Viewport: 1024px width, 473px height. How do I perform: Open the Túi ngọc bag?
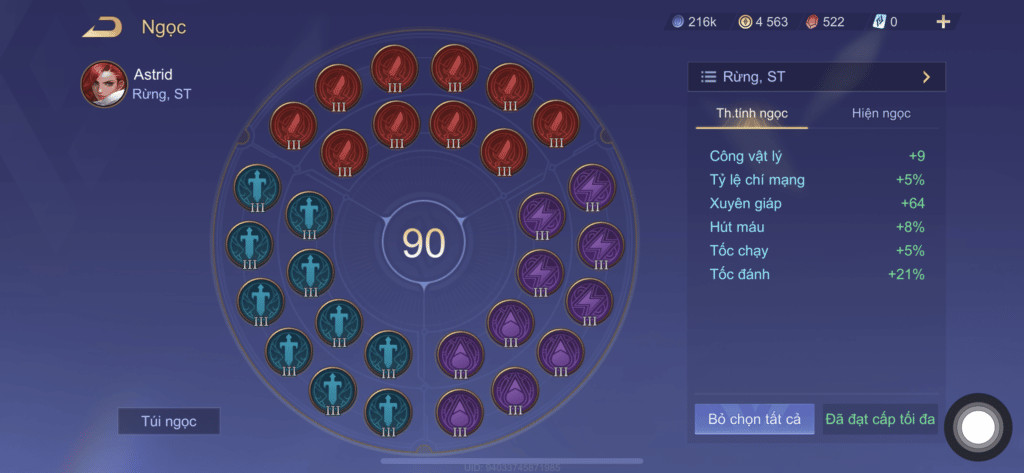[x=168, y=421]
